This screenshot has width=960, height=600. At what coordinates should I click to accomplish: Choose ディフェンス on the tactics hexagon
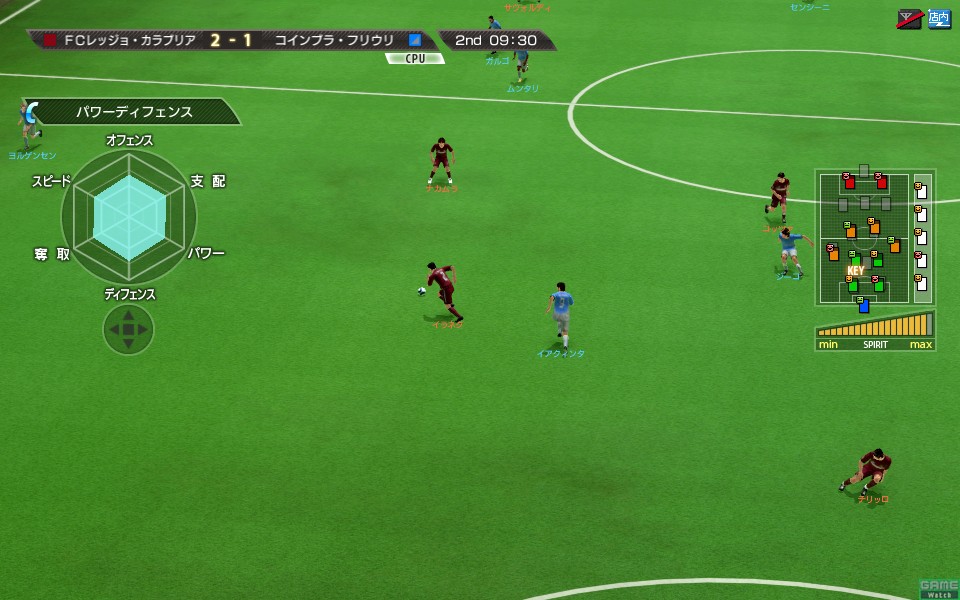(x=129, y=294)
